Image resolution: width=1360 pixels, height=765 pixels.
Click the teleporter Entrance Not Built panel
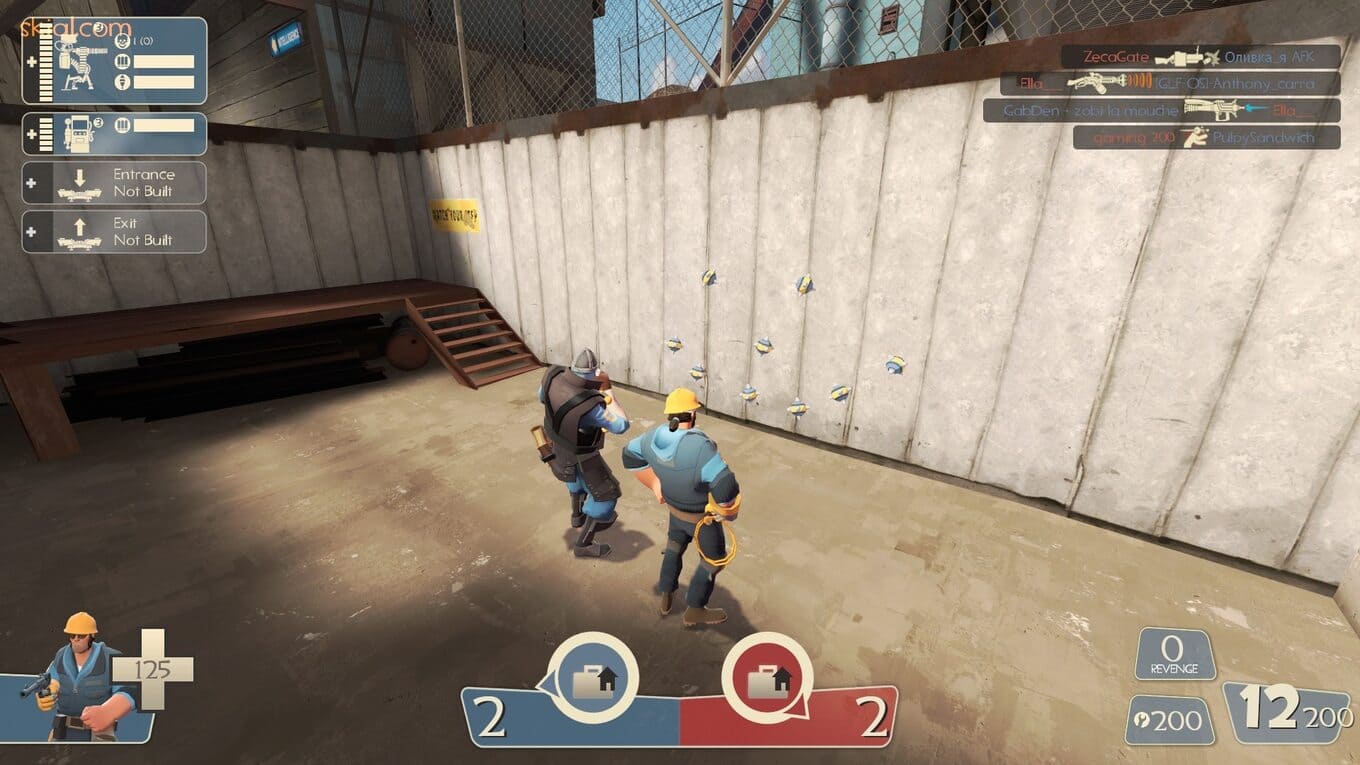click(114, 183)
